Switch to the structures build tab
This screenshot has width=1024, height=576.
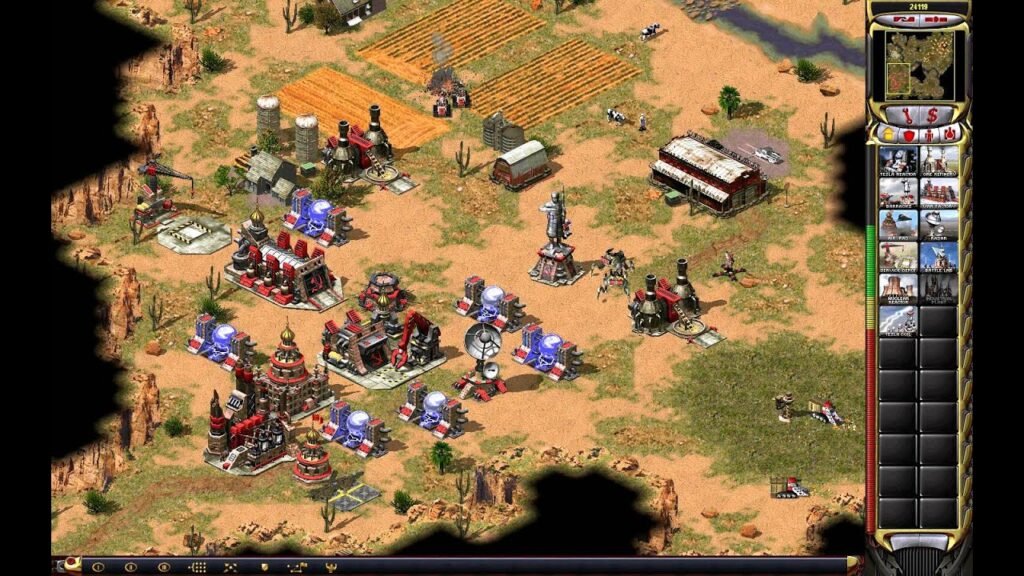pos(887,133)
